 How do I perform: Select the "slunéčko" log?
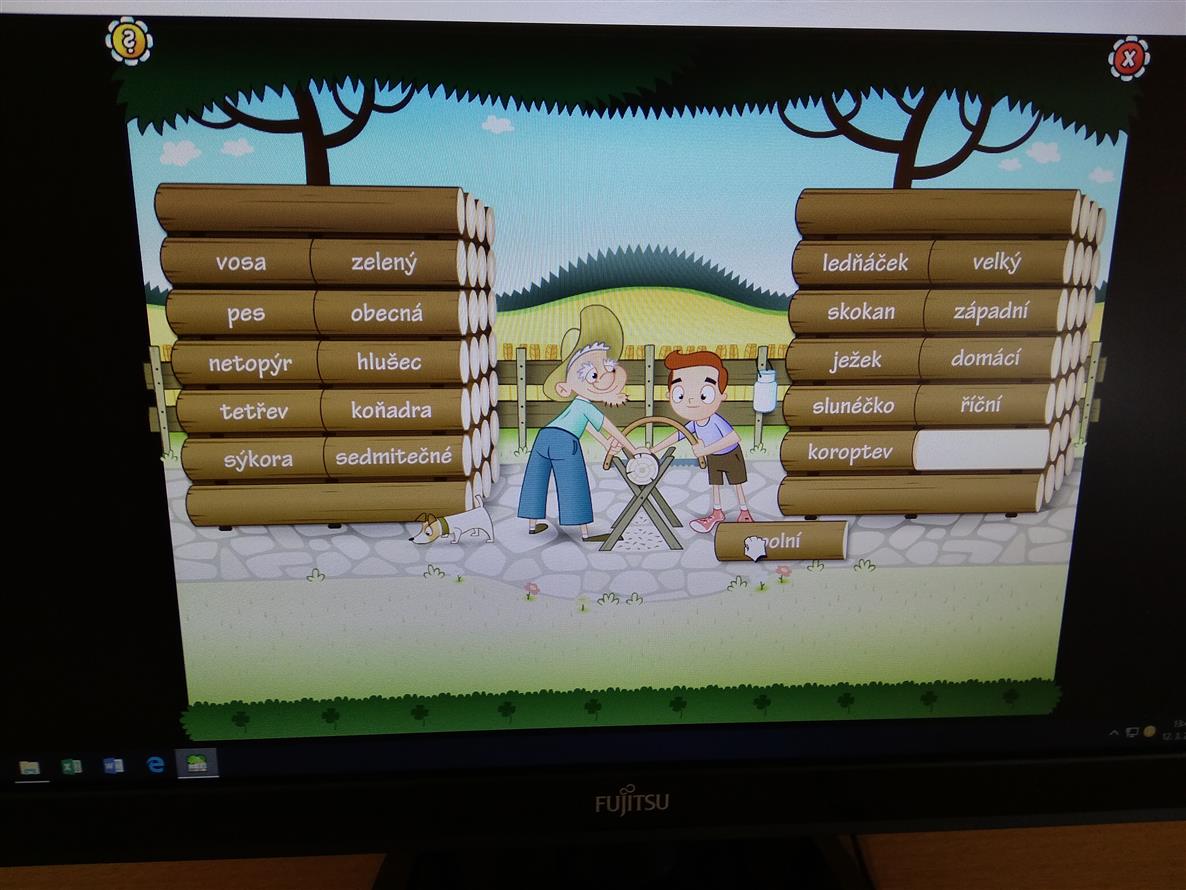[x=853, y=406]
